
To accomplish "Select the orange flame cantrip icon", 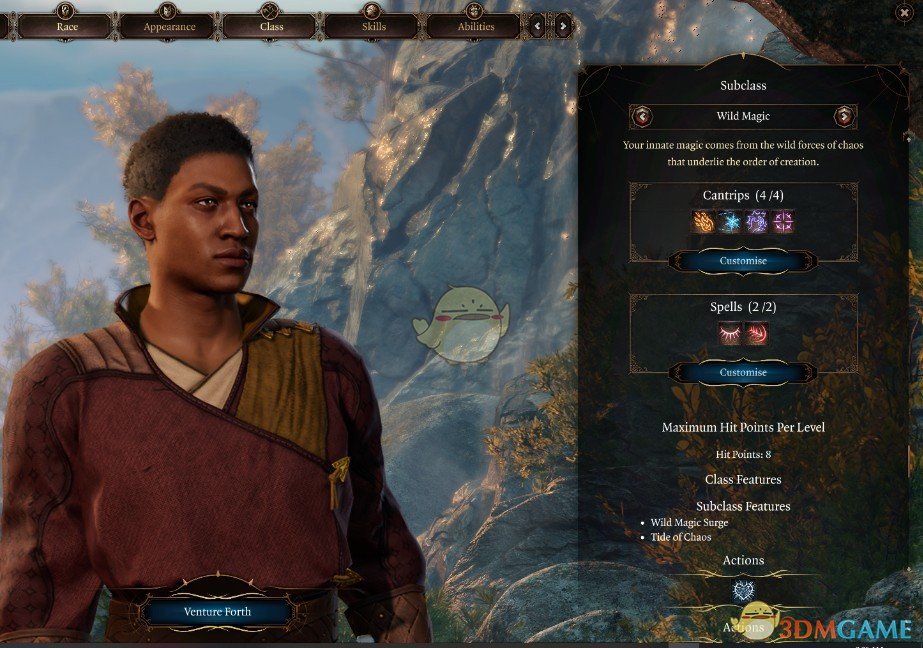I will [704, 221].
